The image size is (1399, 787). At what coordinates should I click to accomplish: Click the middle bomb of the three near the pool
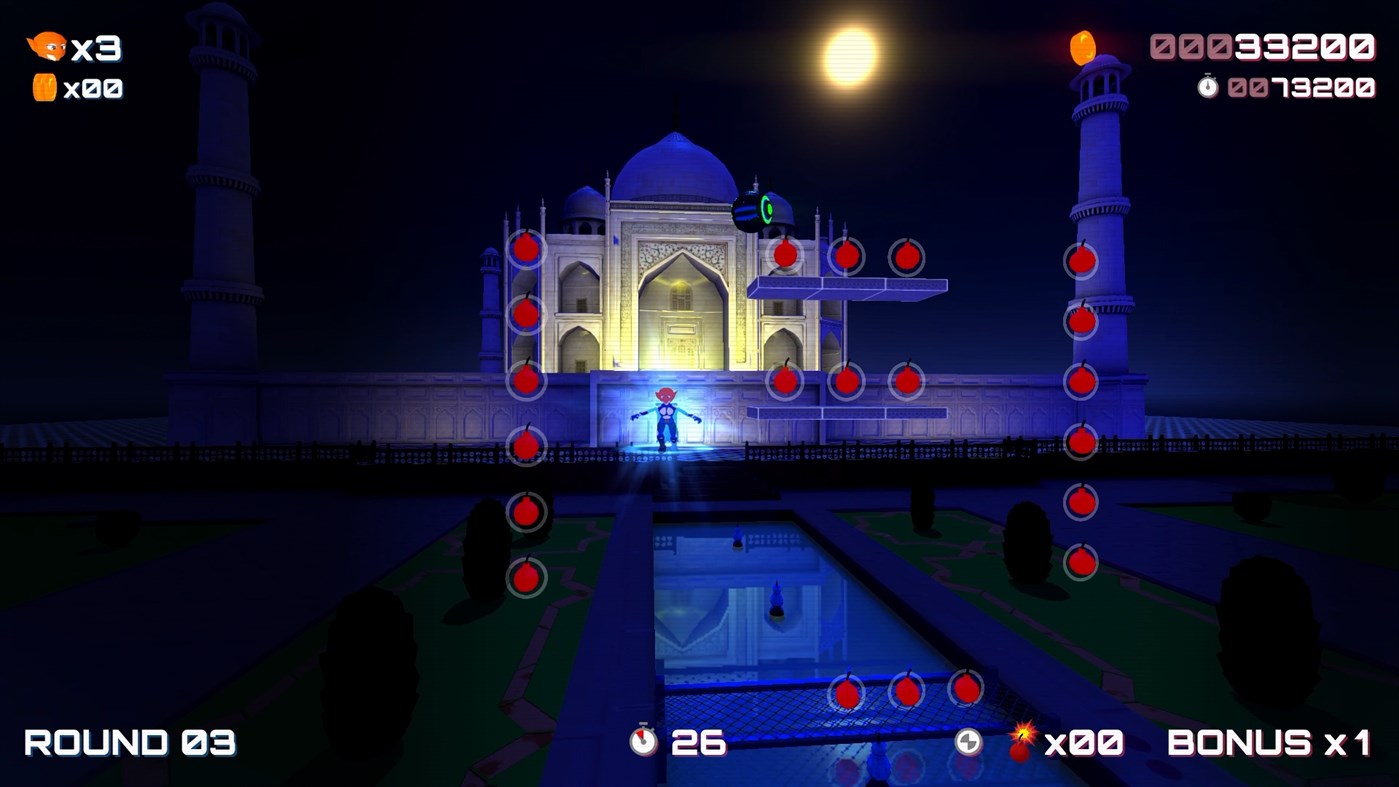(905, 691)
